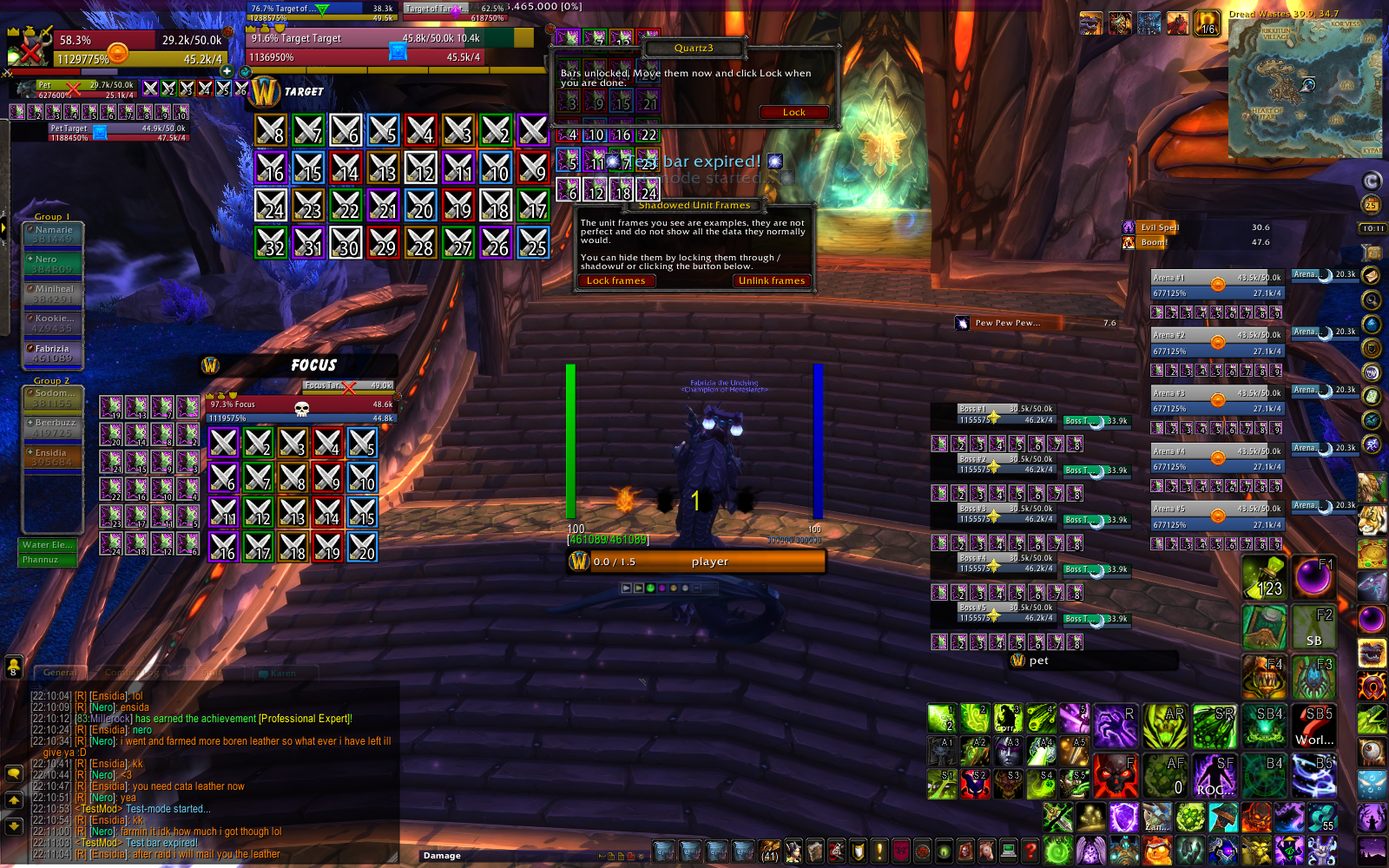This screenshot has height=868, width=1389.
Task: Activate the purple claw ability bound to R
Action: click(x=1115, y=726)
